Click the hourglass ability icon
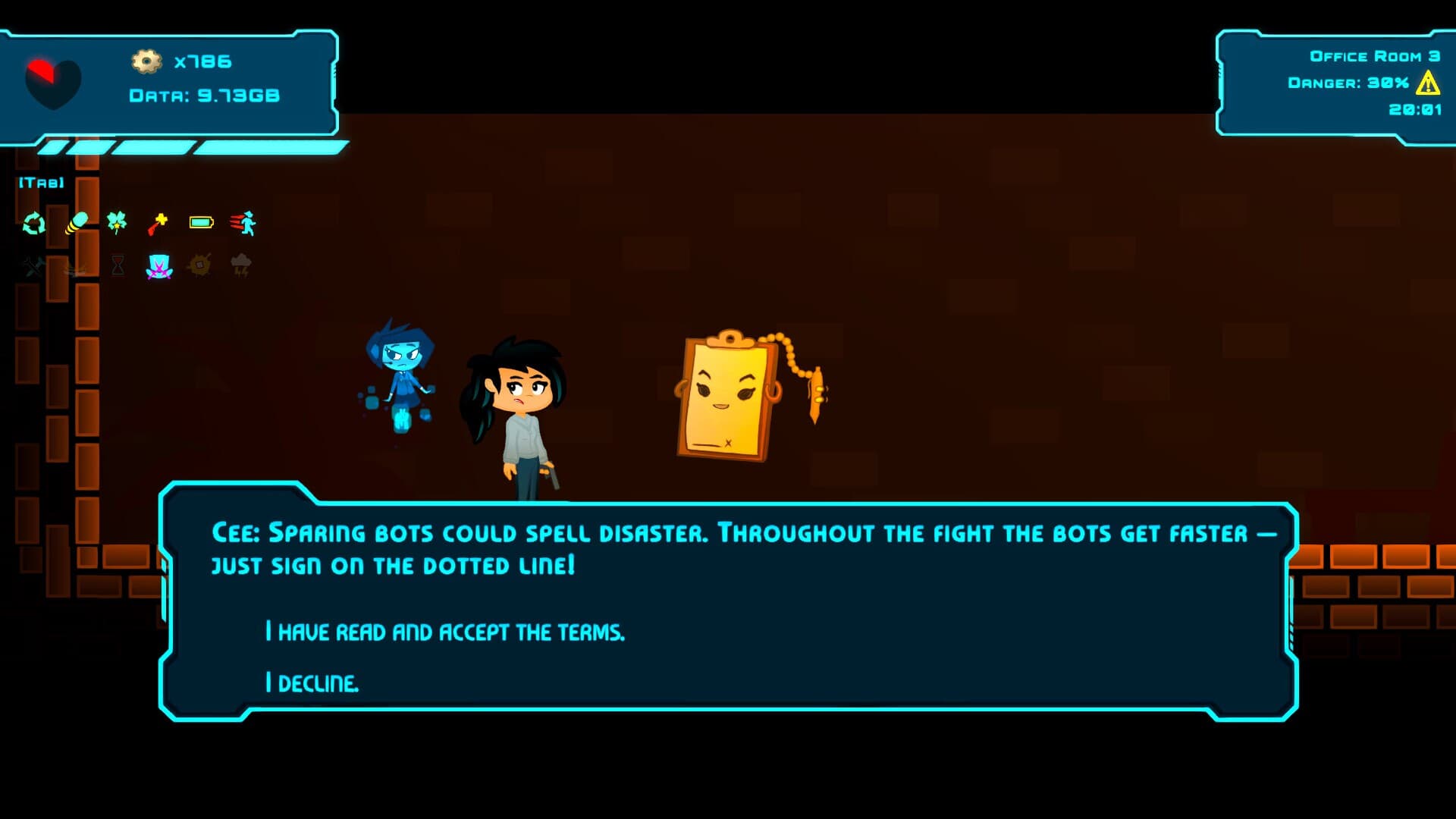This screenshot has width=1456, height=819. (118, 264)
